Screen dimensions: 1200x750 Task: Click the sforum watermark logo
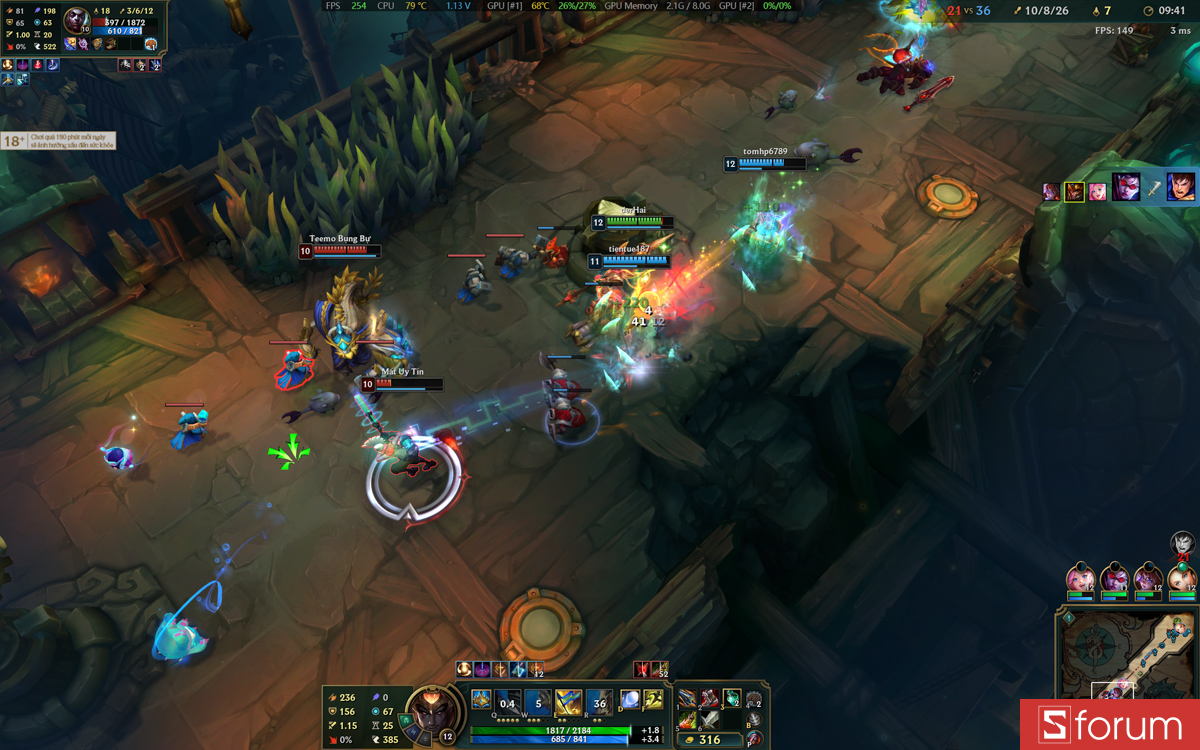[1110, 725]
